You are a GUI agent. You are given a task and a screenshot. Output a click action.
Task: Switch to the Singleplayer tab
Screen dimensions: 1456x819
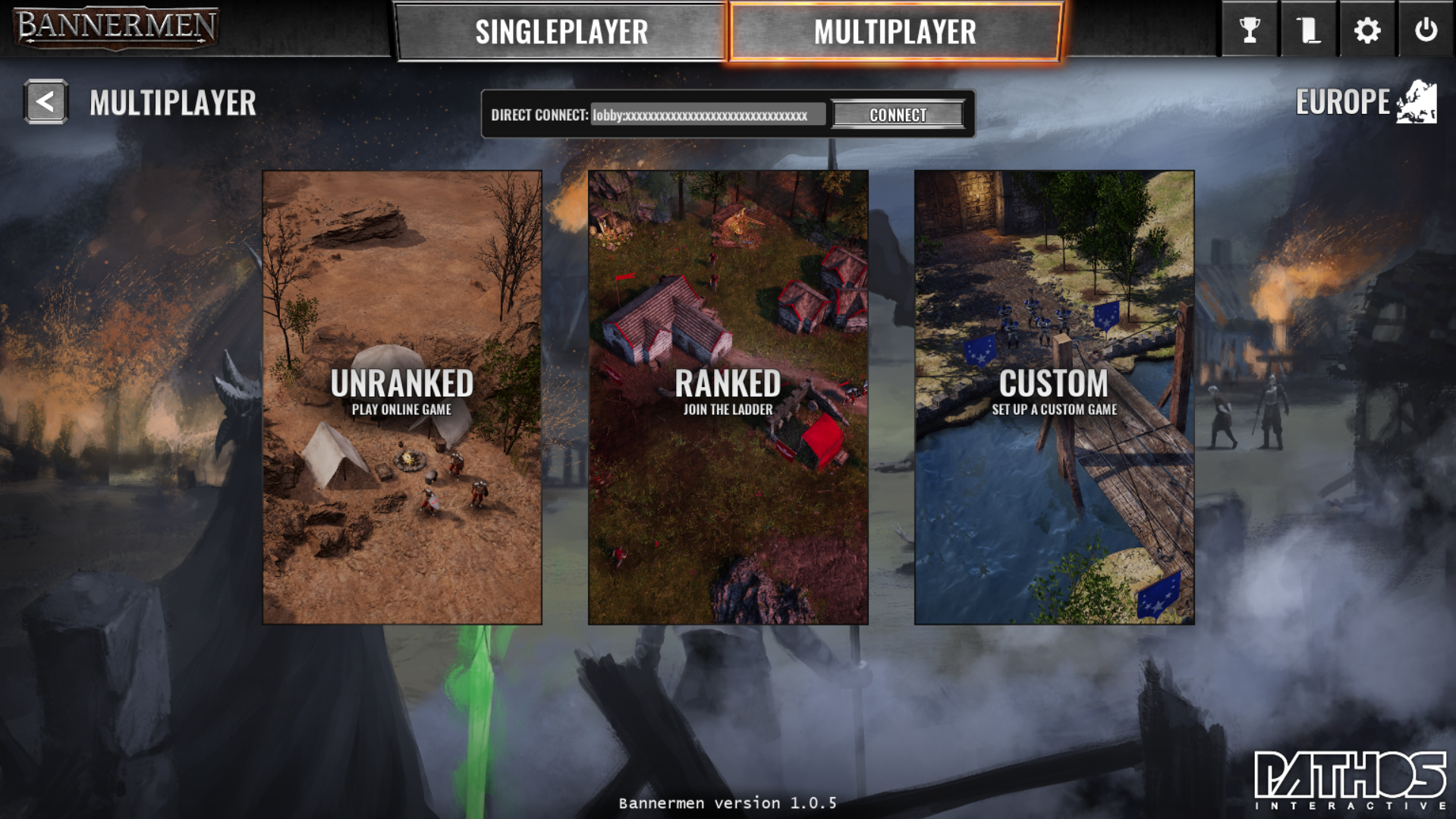(561, 32)
